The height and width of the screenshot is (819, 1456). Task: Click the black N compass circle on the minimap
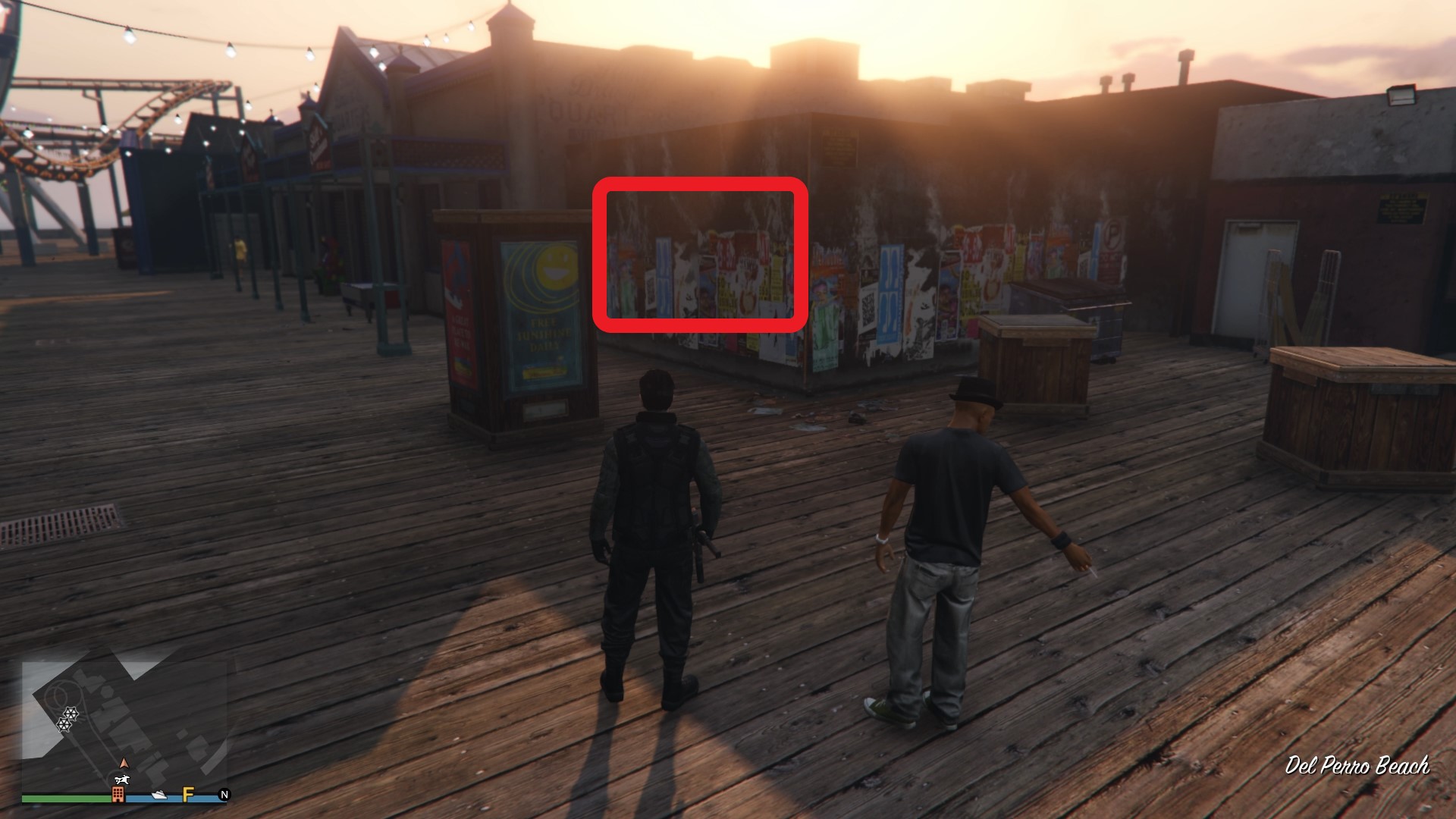pyautogui.click(x=225, y=795)
